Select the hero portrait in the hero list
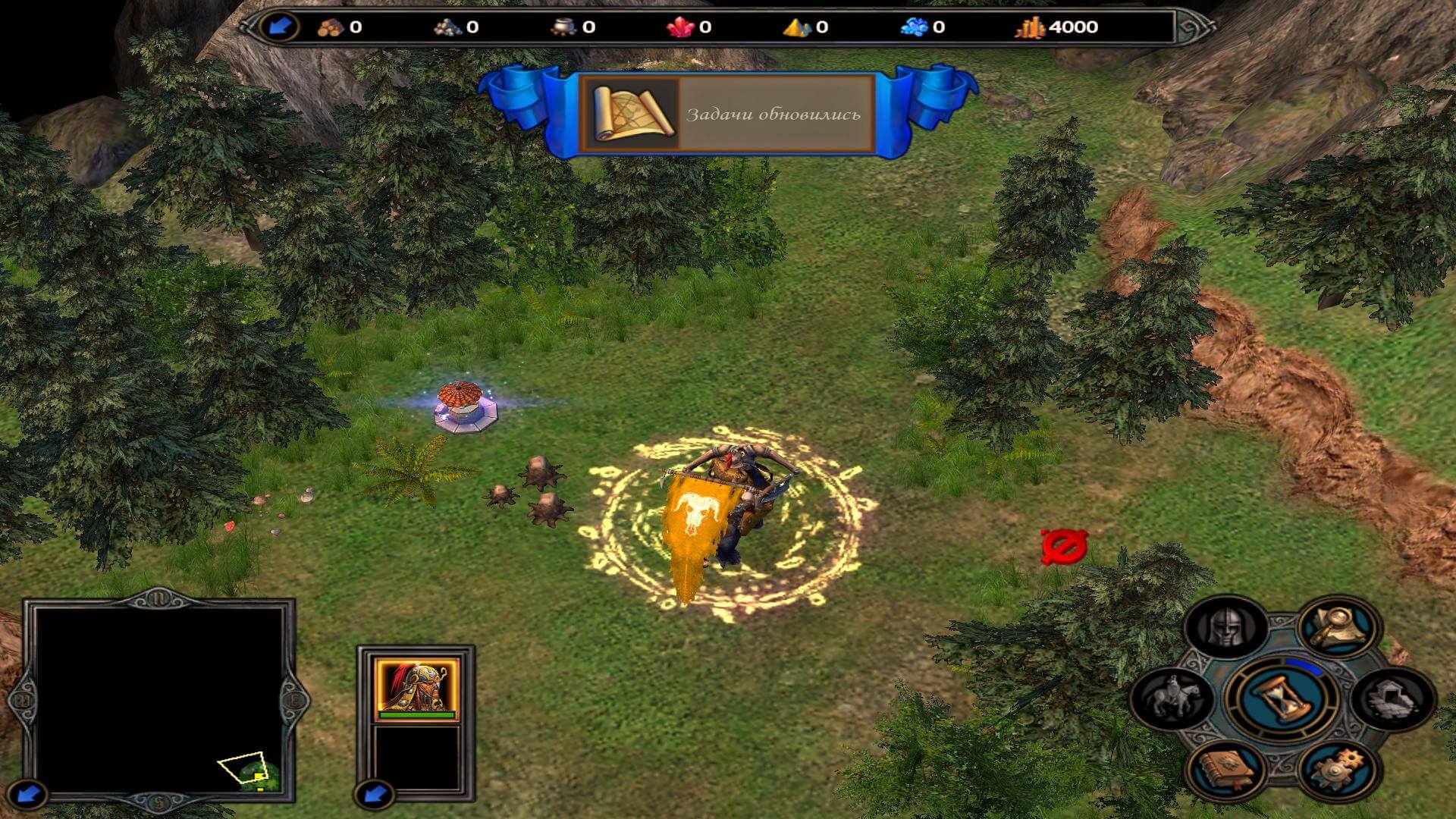 [416, 689]
